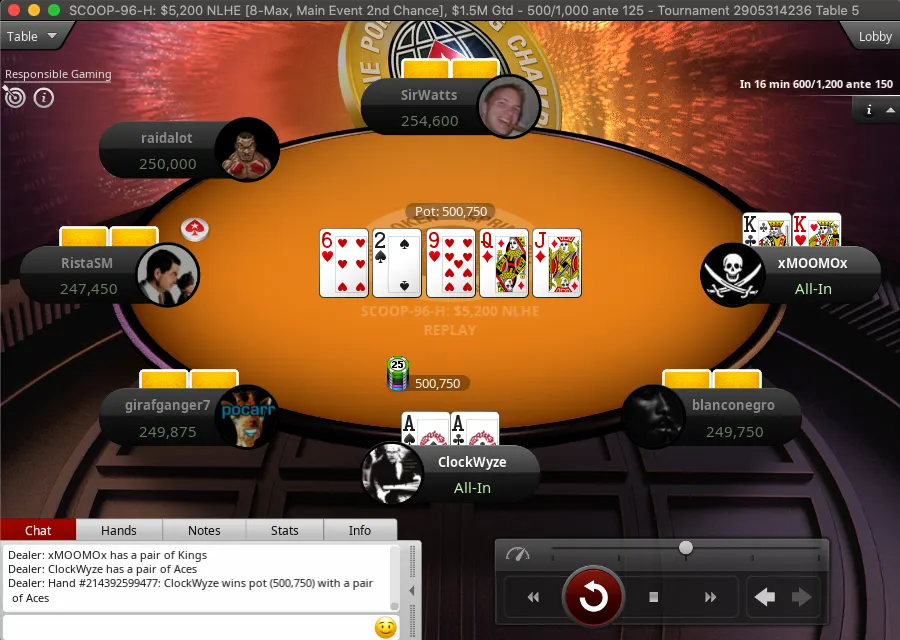The image size is (900, 640).
Task: Open the circled info icon under Responsible Gaming
Action: (44, 98)
